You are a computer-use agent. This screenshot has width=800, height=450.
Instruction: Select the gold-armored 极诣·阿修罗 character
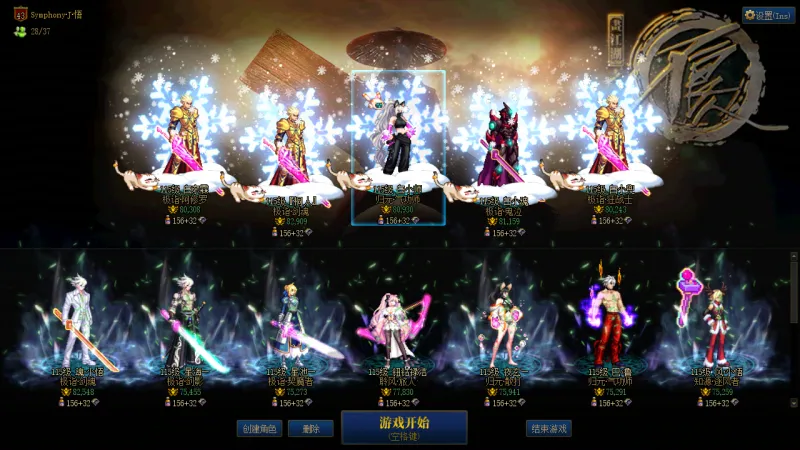tap(185, 140)
